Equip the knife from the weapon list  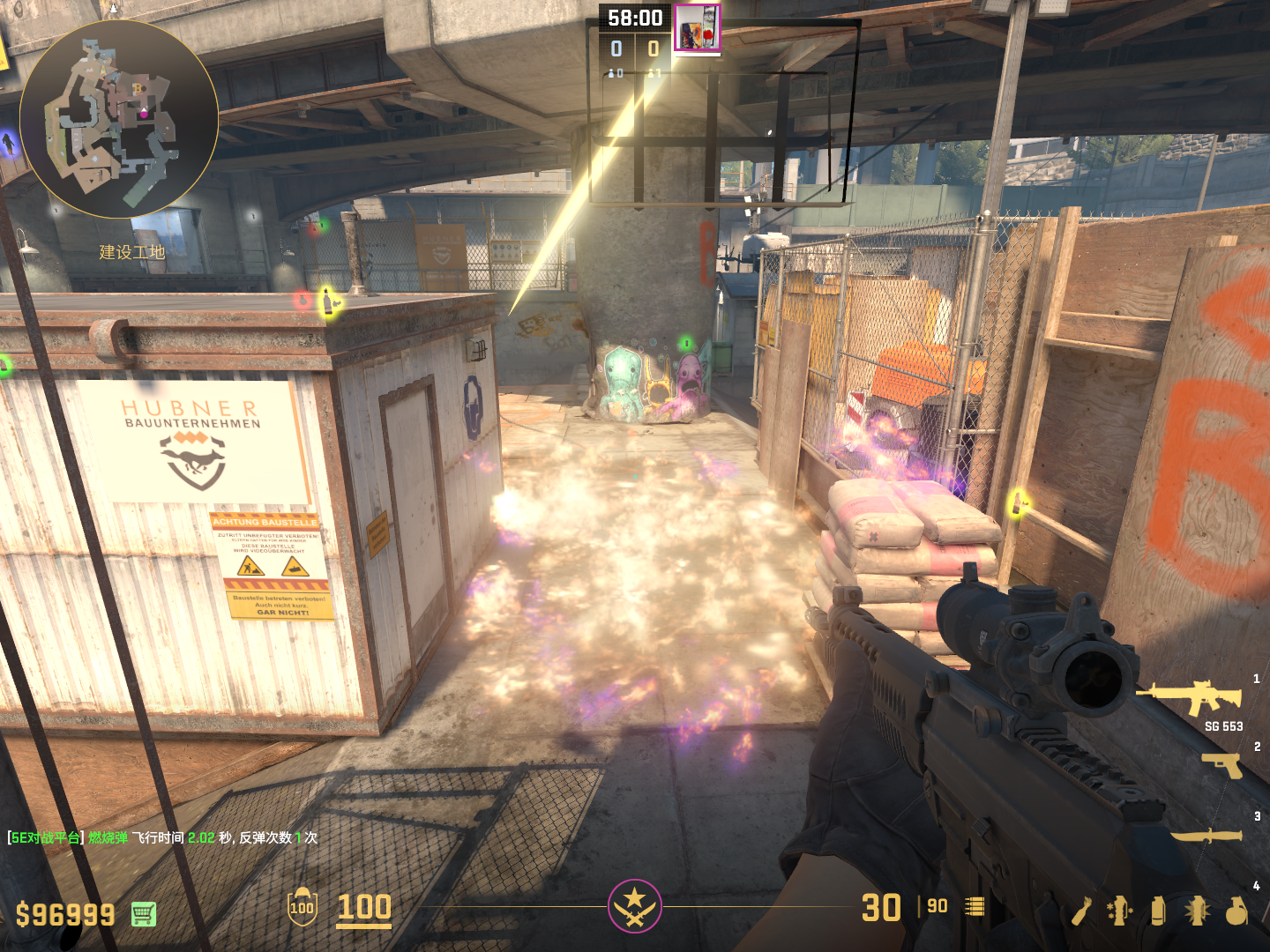coord(1206,835)
